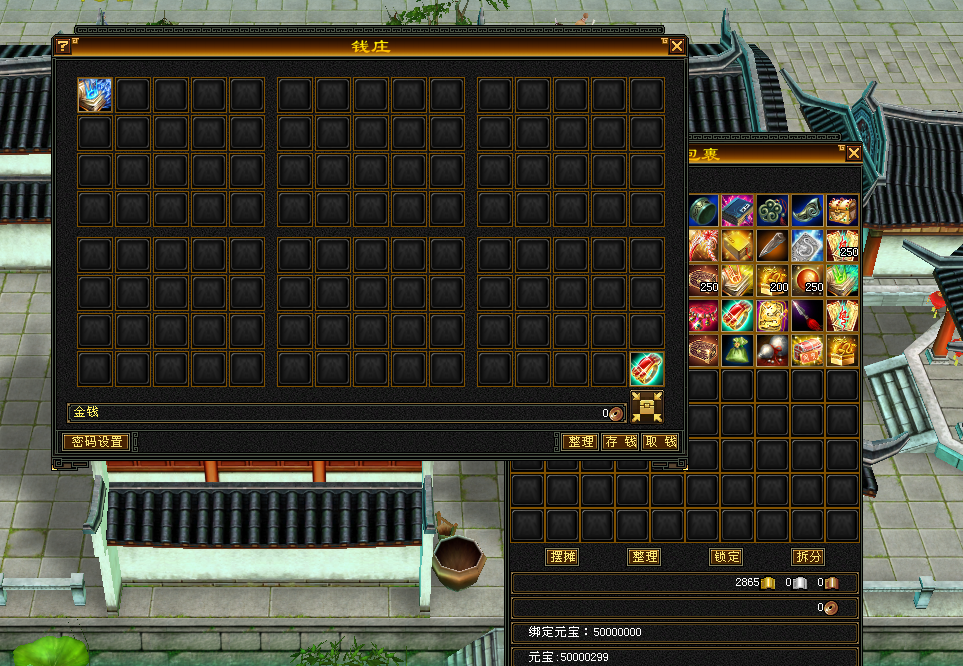
Task: Close the 包裹 inventory window
Action: (853, 153)
